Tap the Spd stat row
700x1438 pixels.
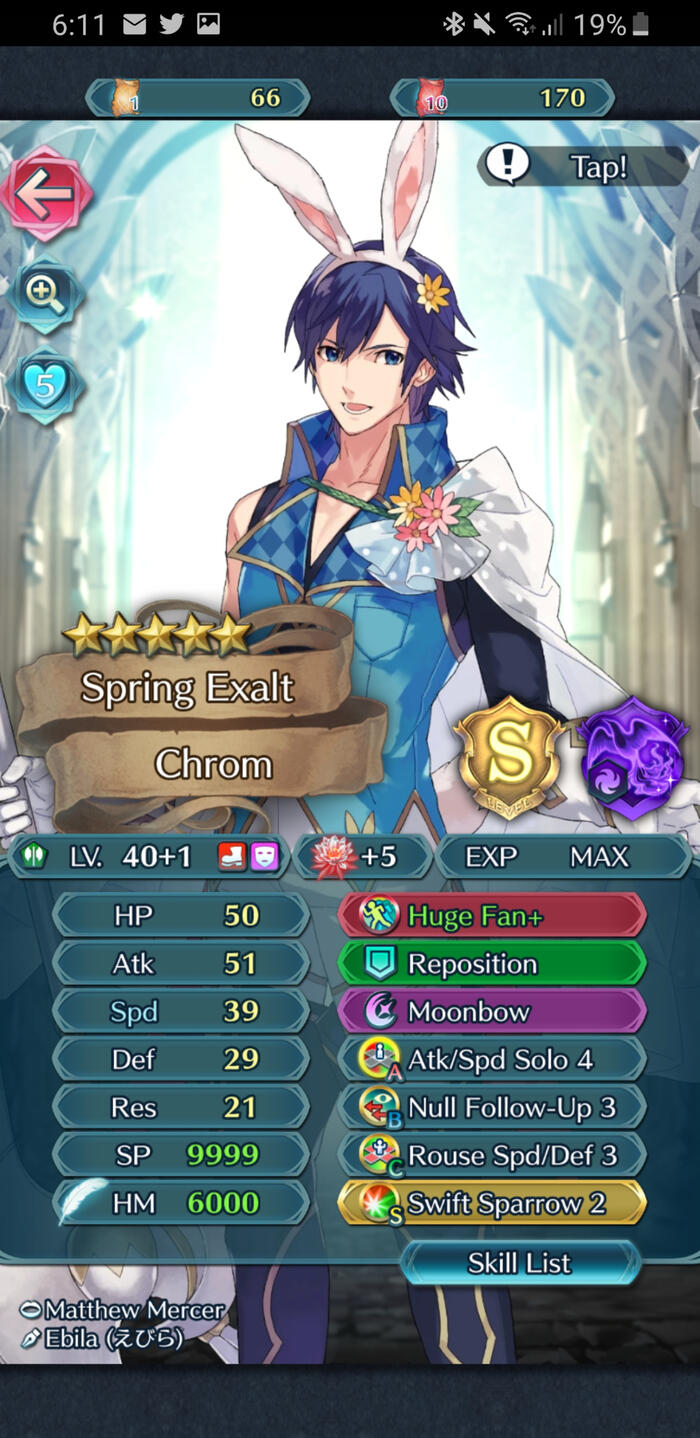coord(180,1011)
